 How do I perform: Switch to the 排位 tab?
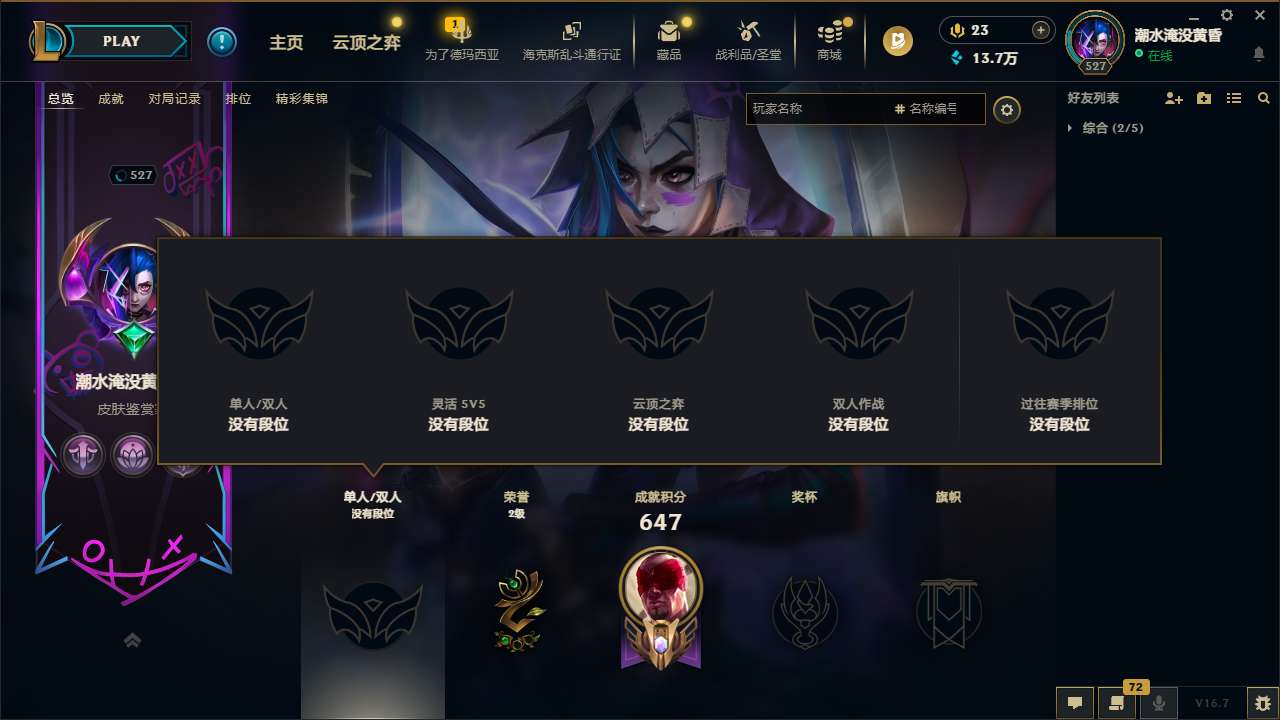(x=238, y=99)
